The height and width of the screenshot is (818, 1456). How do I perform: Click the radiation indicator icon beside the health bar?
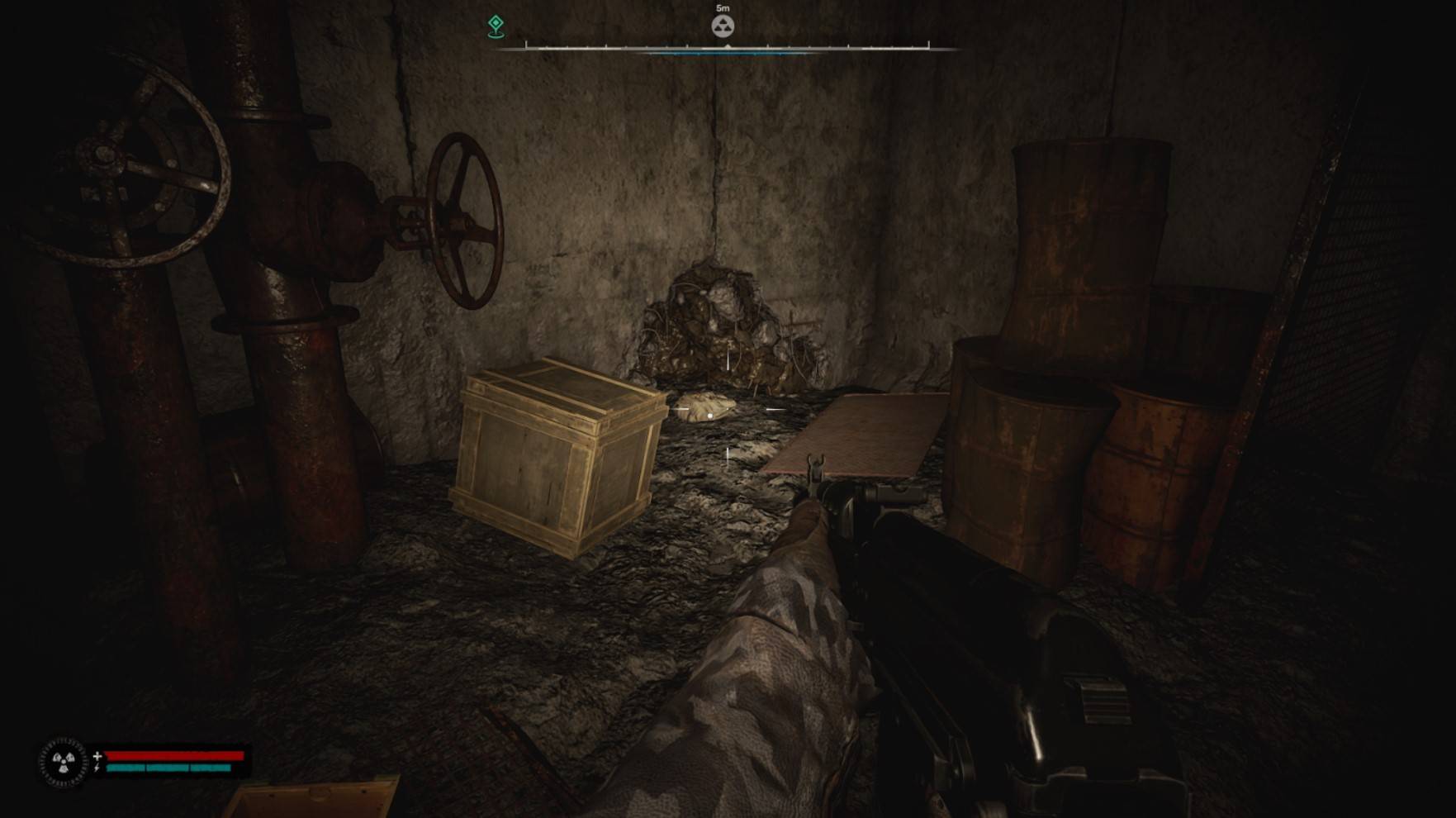(64, 761)
